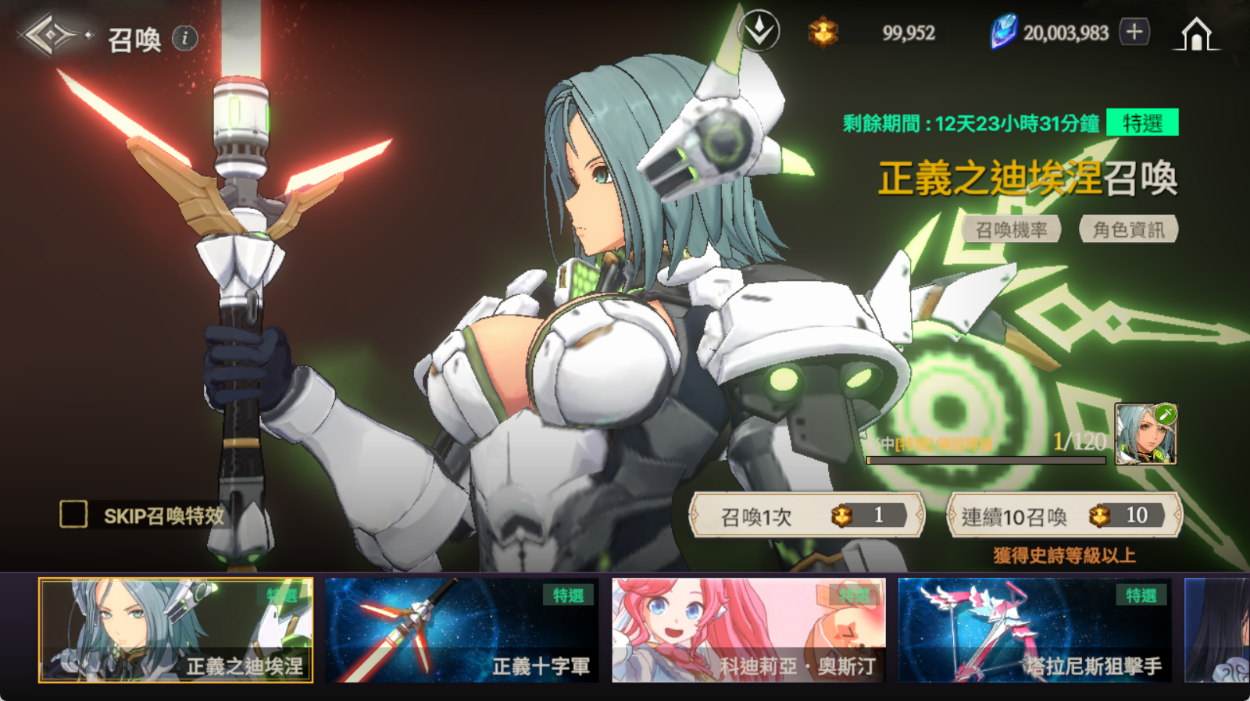Screen dimensions: 1250x701
Task: Return to the home screen
Action: point(1196,33)
